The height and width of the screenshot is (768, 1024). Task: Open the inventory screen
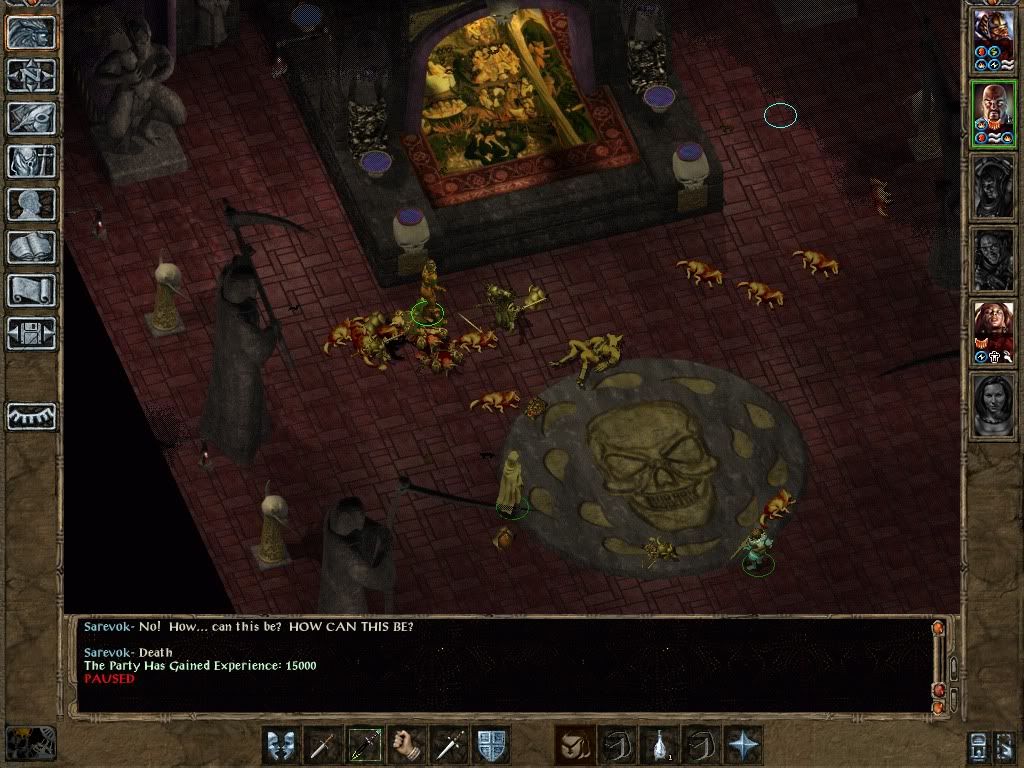coord(31,161)
